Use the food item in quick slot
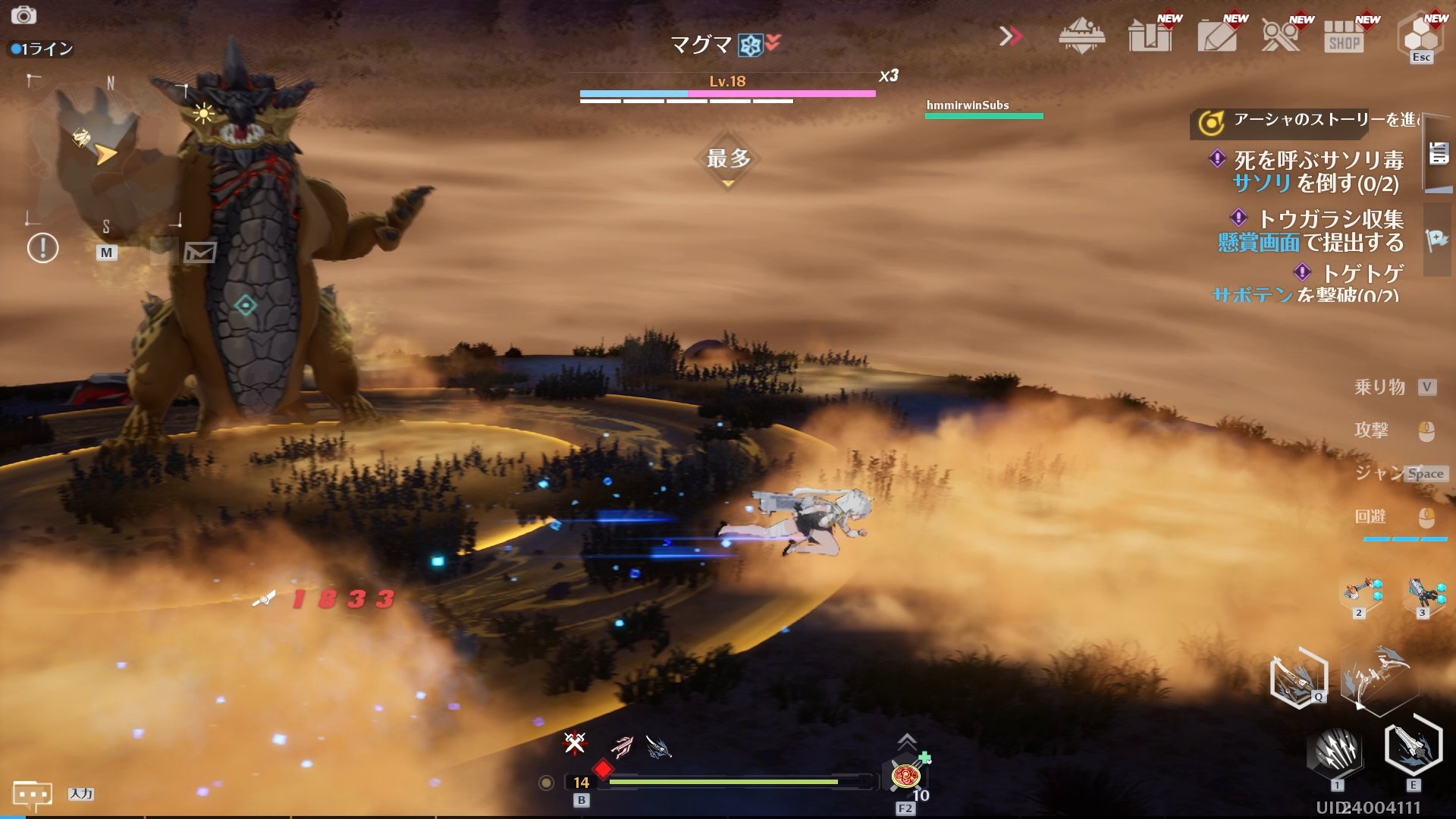Screen dimensions: 1456x819 click(905, 777)
